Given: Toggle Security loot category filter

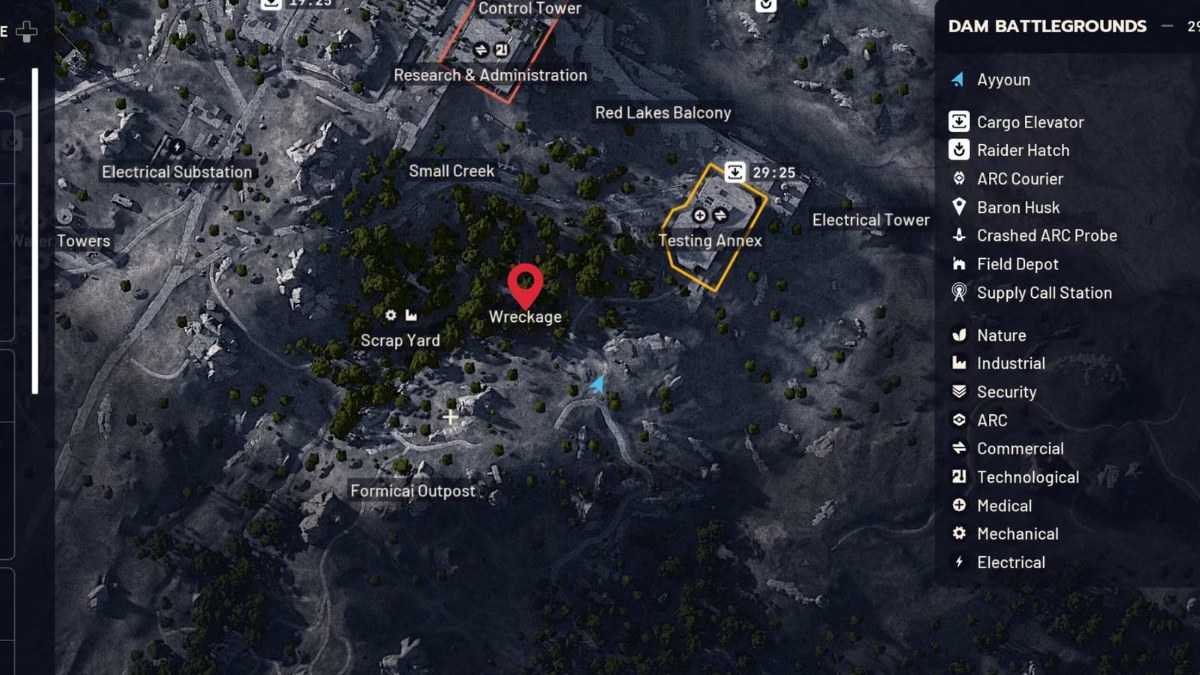Looking at the screenshot, I should (x=1006, y=392).
